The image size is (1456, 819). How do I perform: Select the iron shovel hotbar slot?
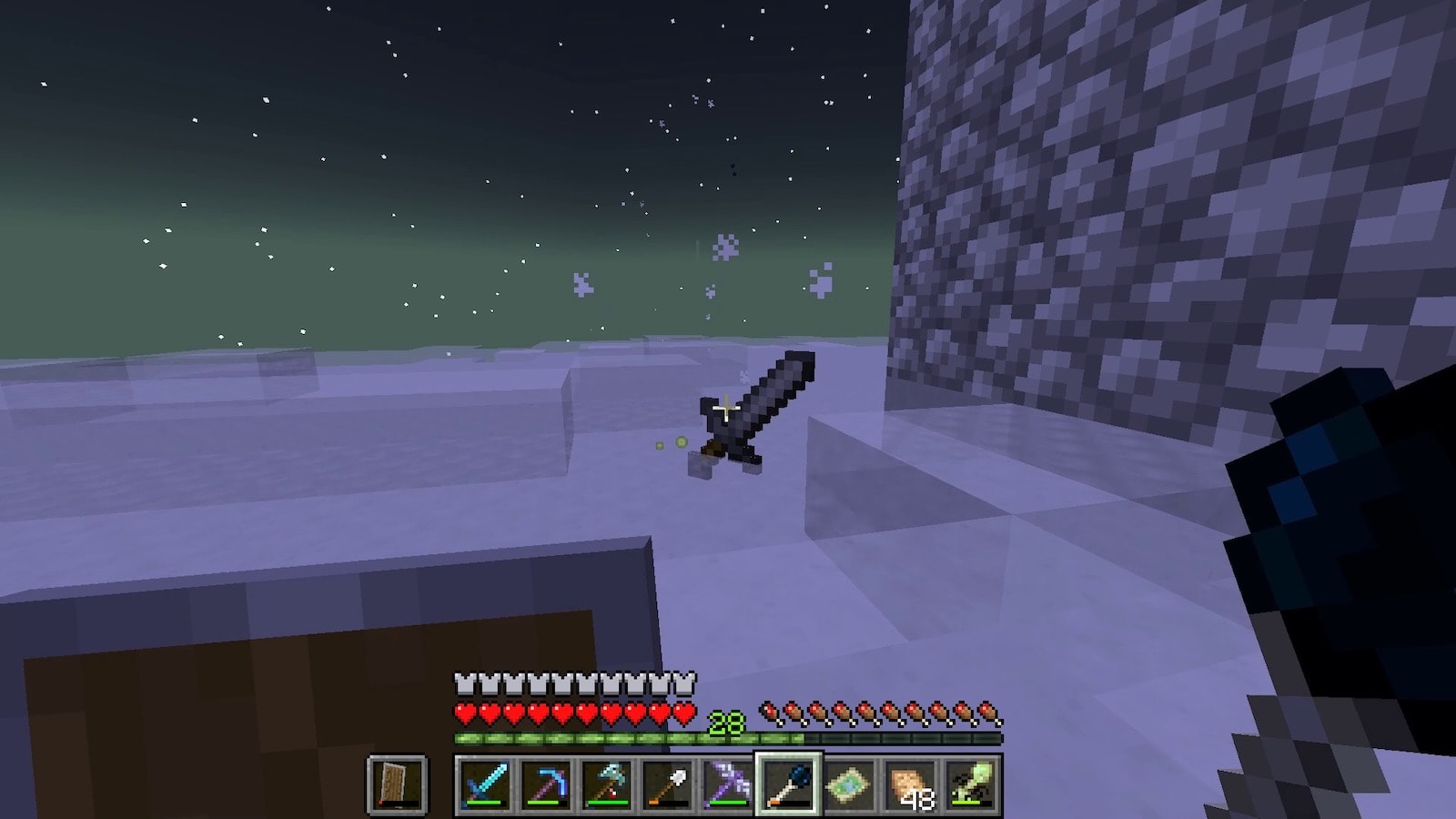[x=667, y=784]
